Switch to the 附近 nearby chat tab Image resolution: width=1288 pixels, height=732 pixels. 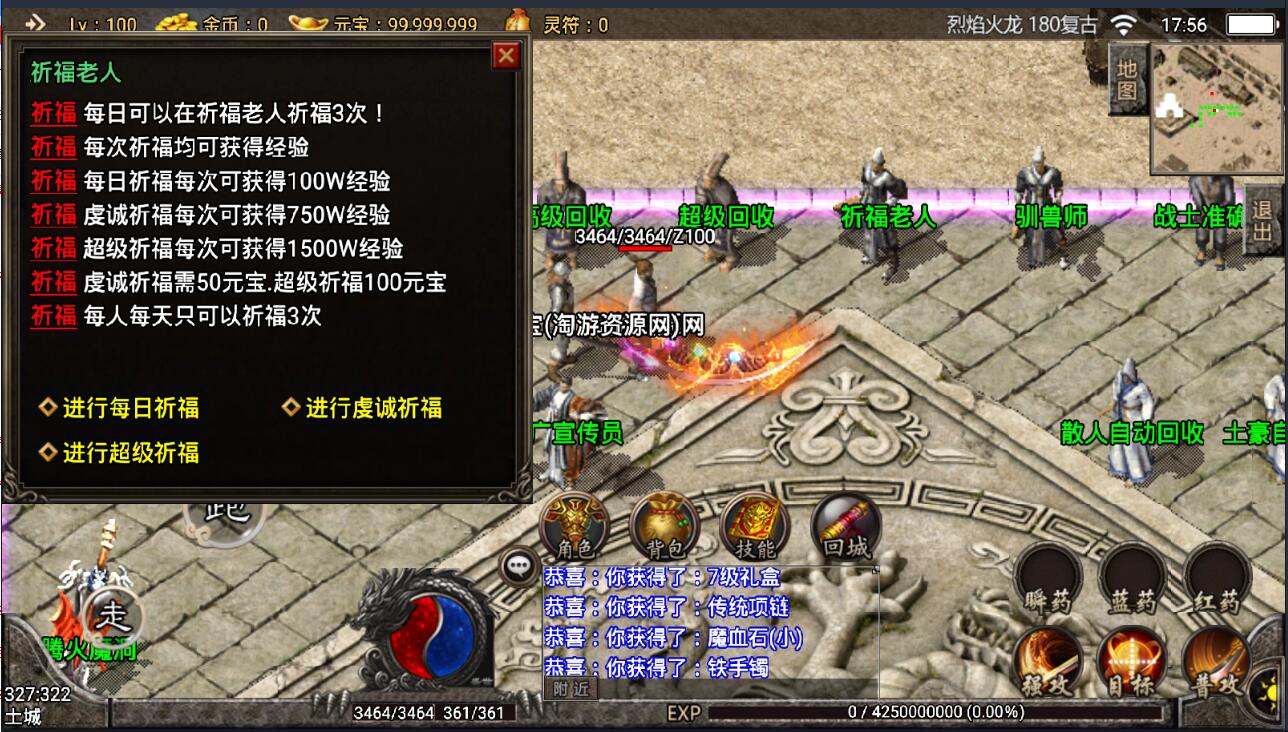[571, 688]
